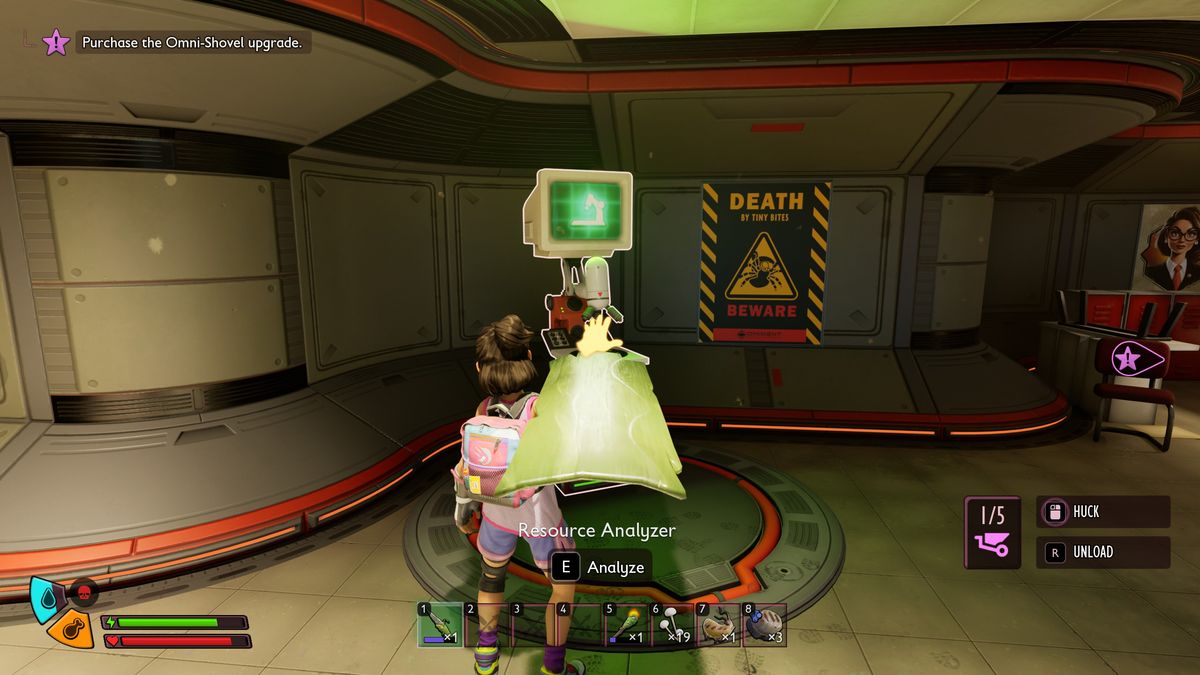Choose the mushroom stack in slot 6

674,625
